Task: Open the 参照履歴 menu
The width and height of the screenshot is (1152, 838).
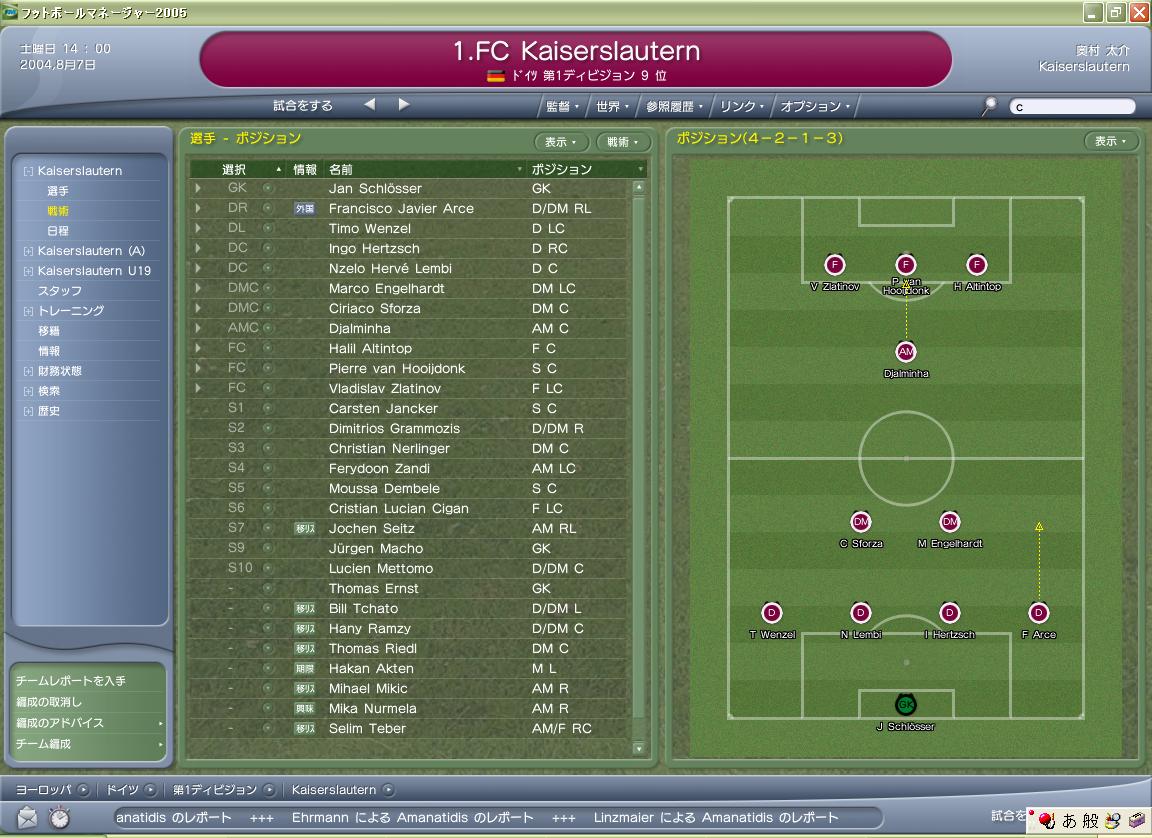Action: (x=674, y=106)
